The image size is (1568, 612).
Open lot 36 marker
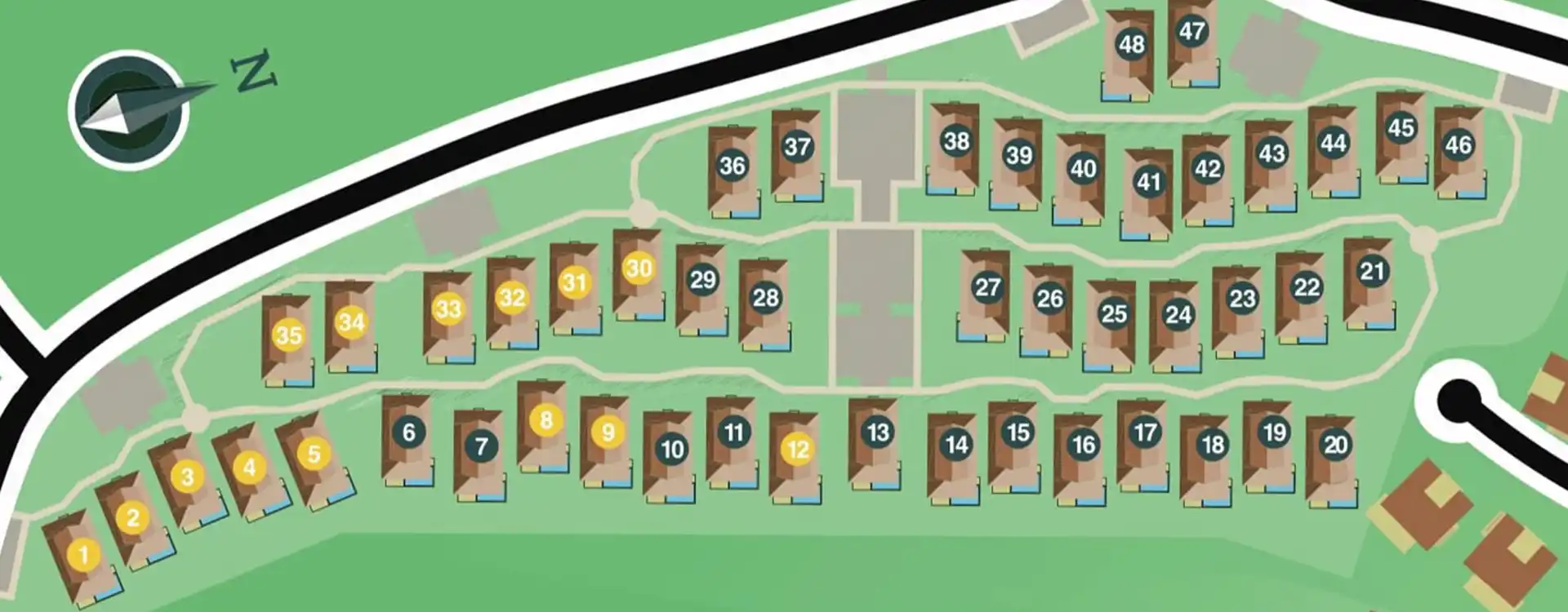point(732,166)
